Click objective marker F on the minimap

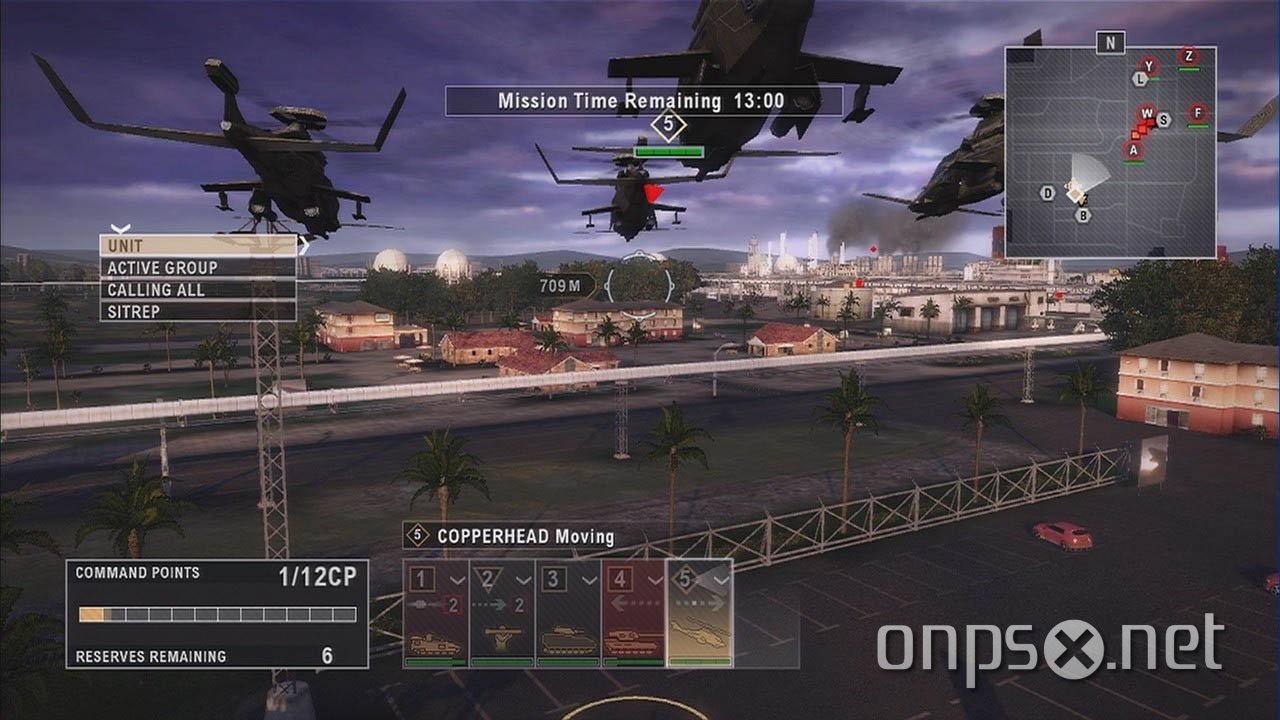(x=1197, y=113)
